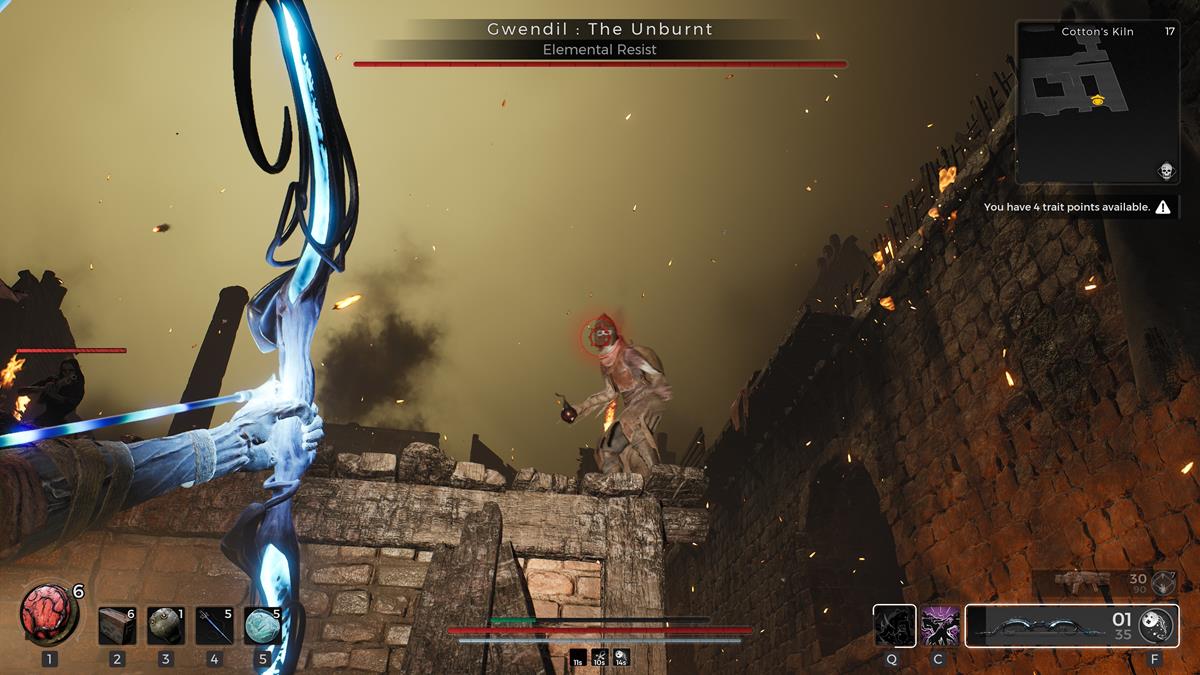Open the trait points available notification
1200x675 pixels.
1076,207
